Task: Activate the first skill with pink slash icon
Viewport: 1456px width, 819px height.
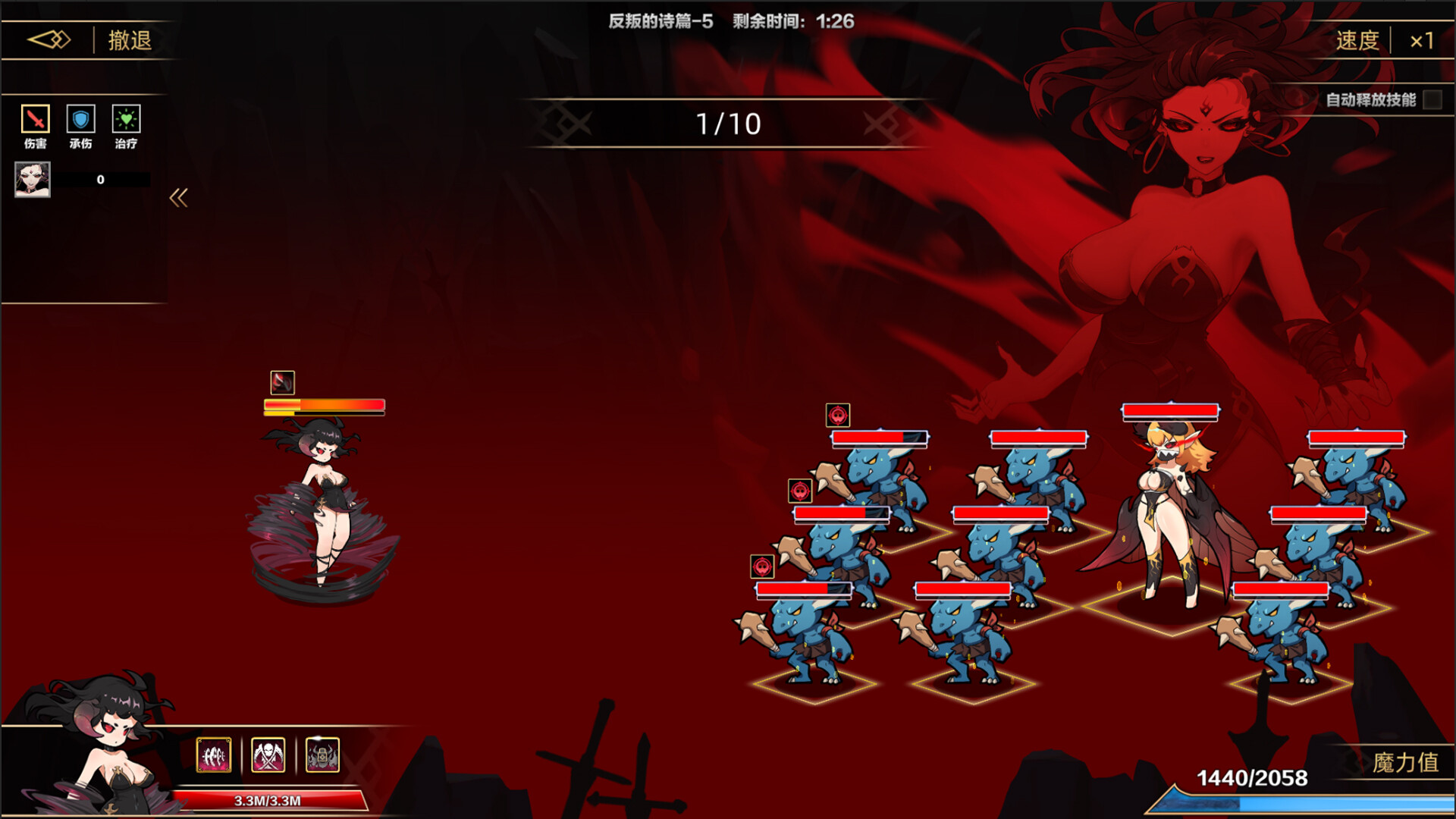Action: pyautogui.click(x=216, y=755)
